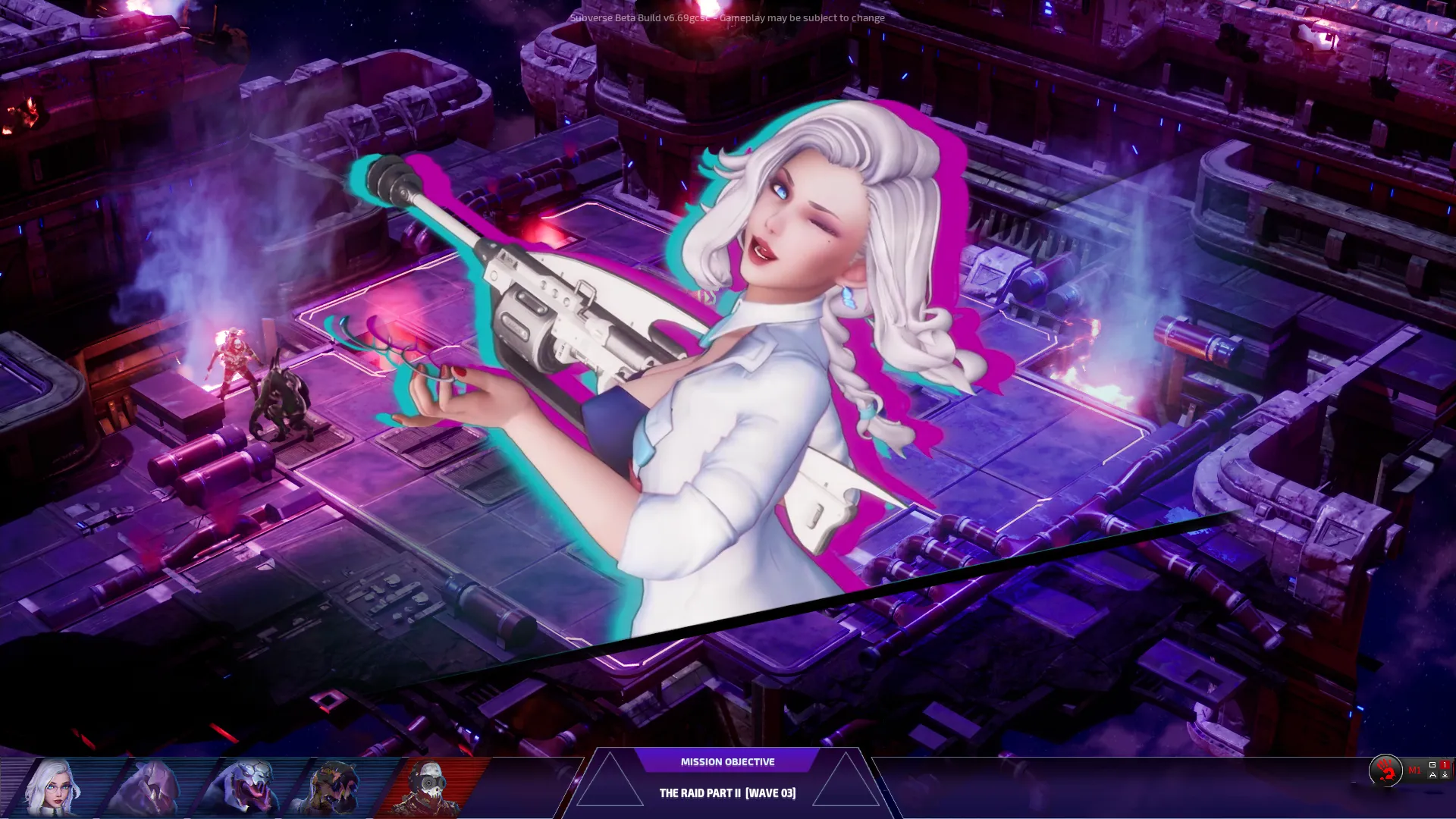1456x819 pixels.
Task: Select DEMI's portrait in the squad bar
Action: tap(53, 785)
